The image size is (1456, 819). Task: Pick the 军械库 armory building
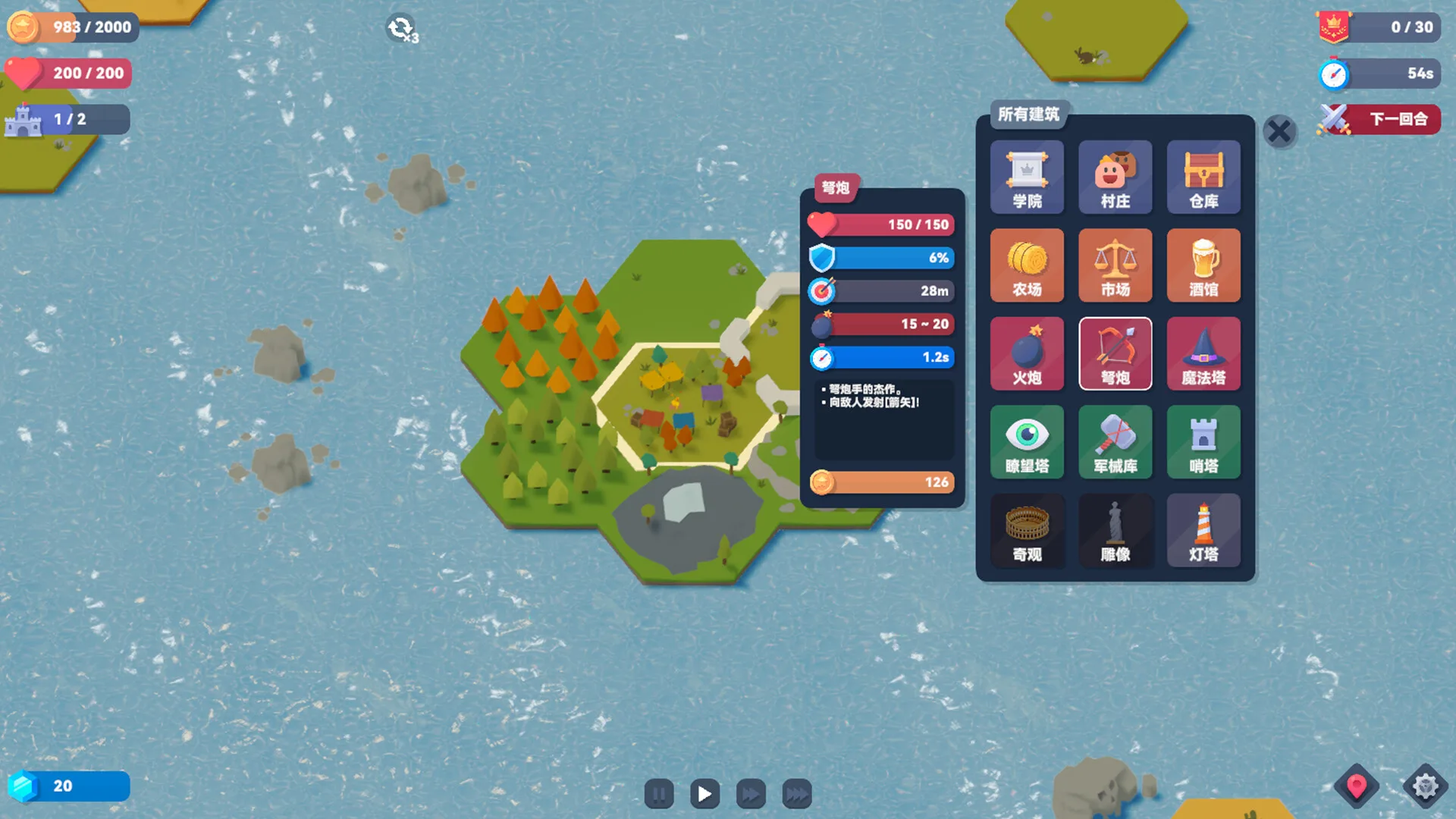tap(1115, 442)
